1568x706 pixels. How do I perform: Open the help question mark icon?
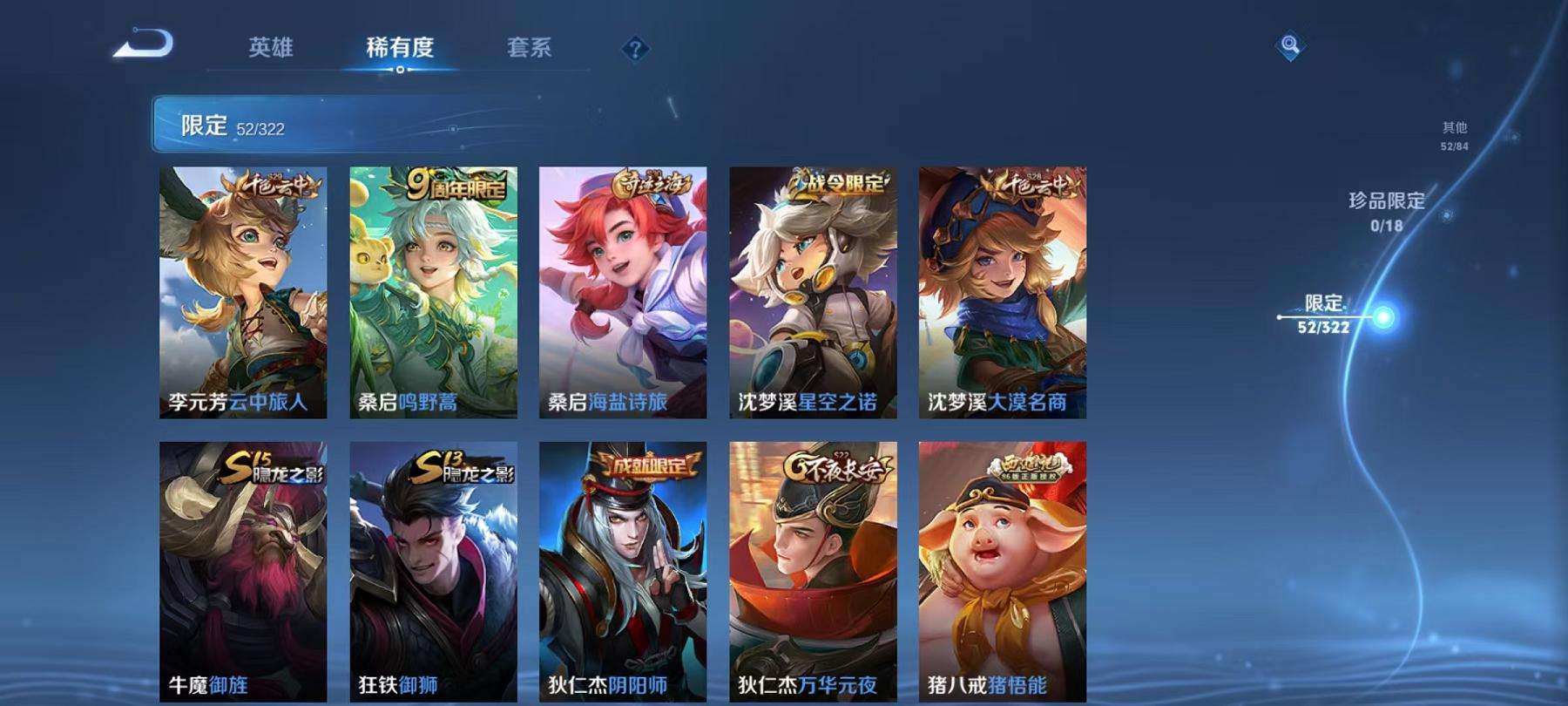click(x=634, y=50)
